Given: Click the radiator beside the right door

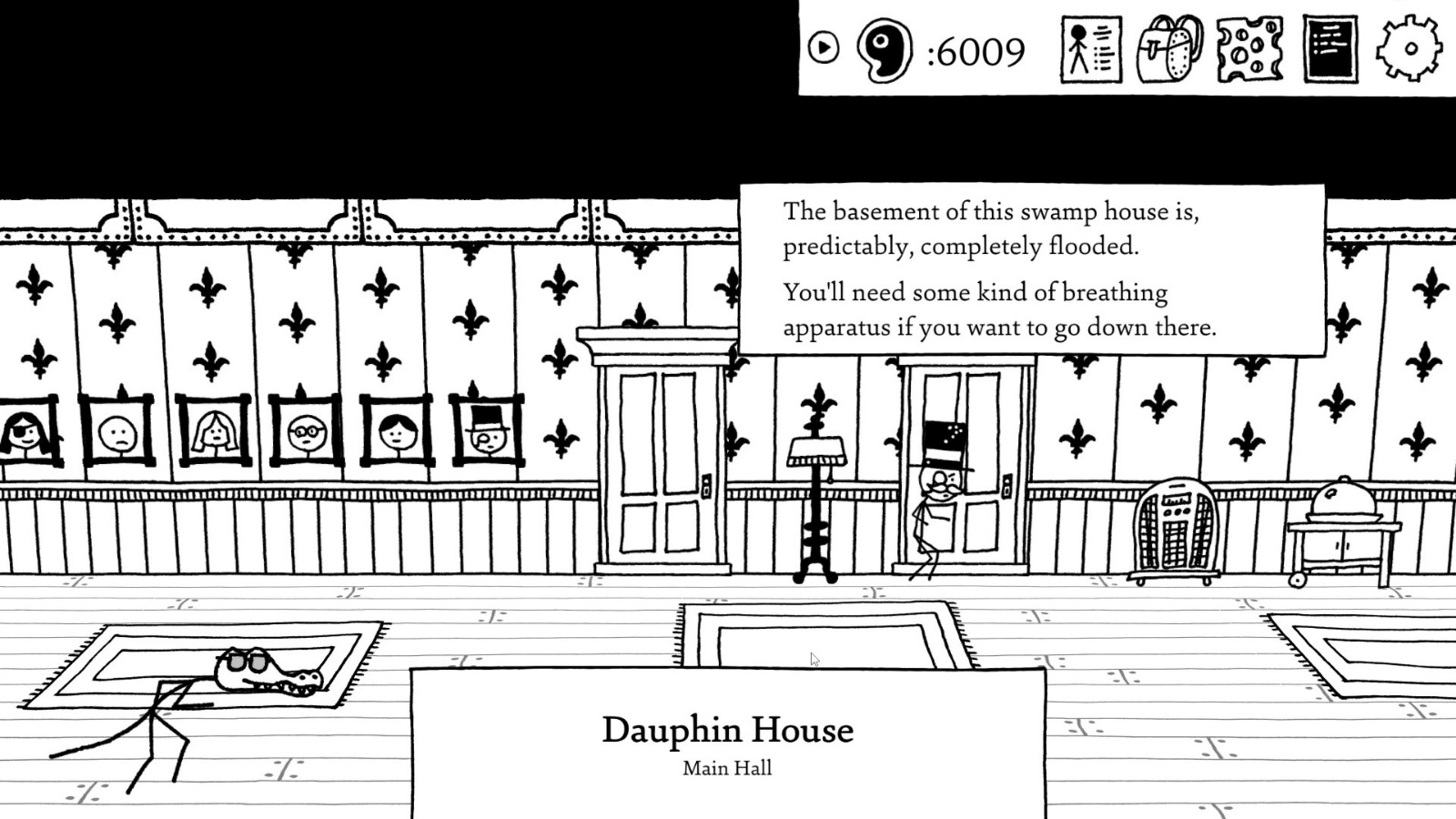Looking at the screenshot, I should pos(1178,528).
